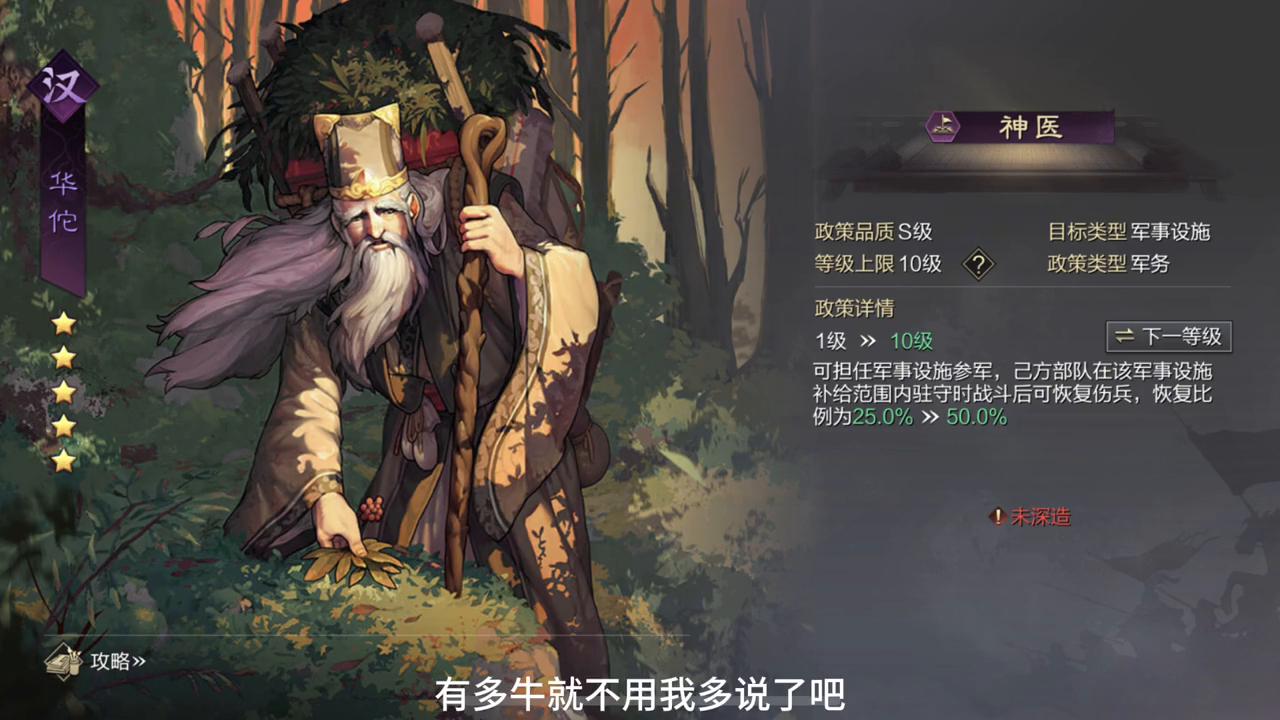1280x720 pixels.
Task: Toggle the level comparison back to 1级 view
Action: 1167,337
